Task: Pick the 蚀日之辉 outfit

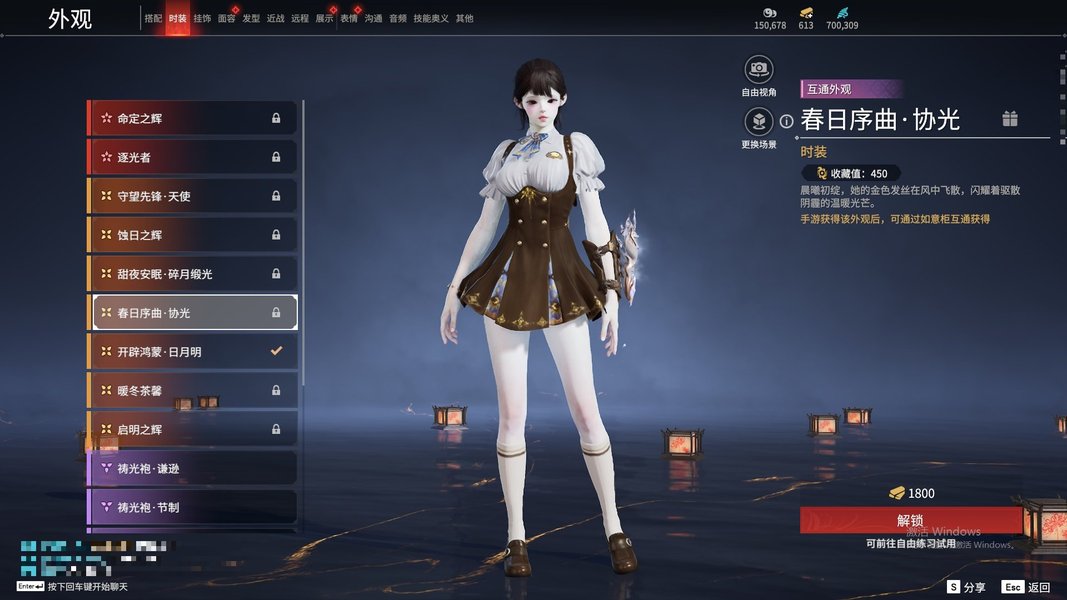Action: 193,235
